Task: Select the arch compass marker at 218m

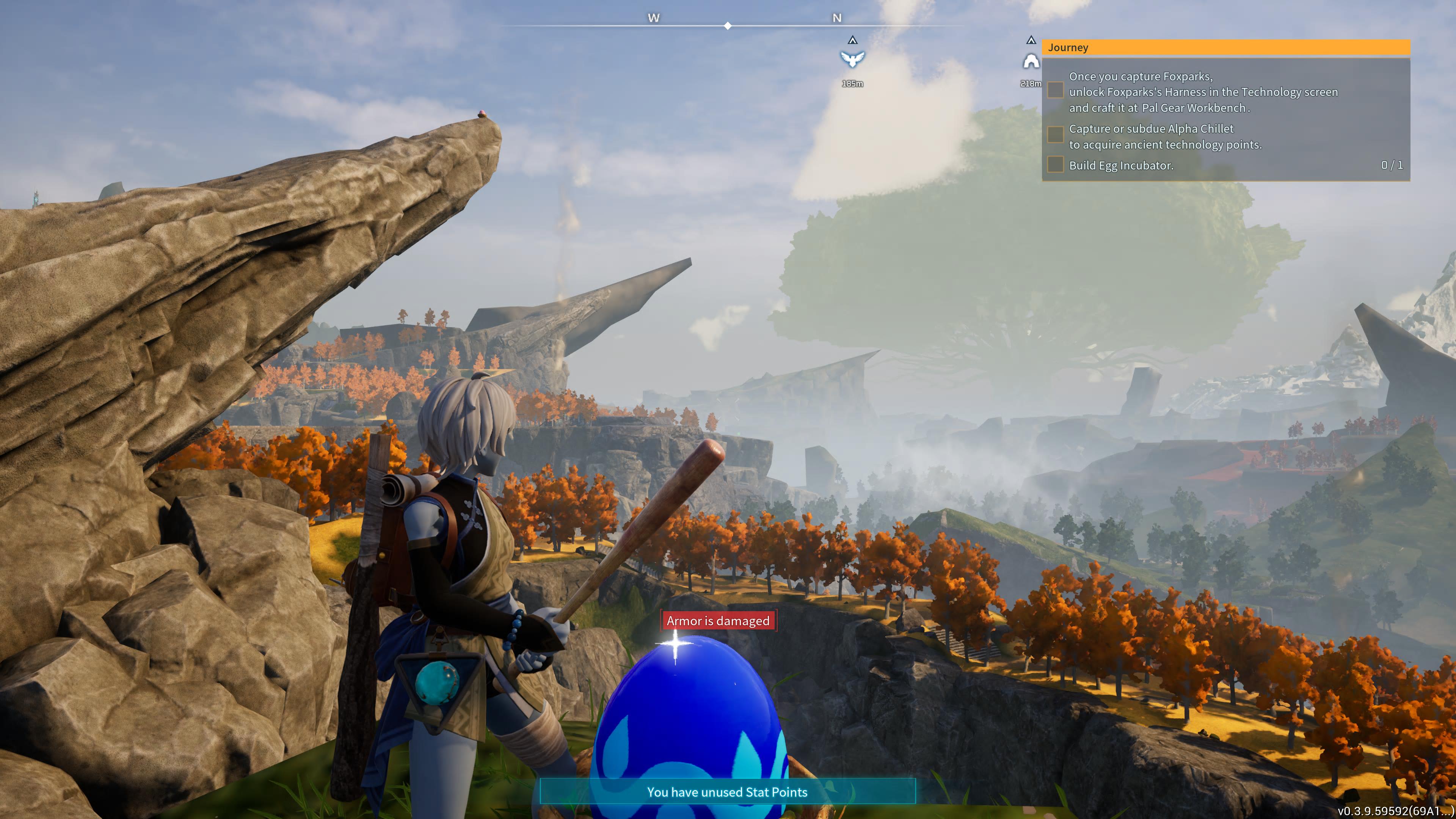Action: pyautogui.click(x=1031, y=61)
